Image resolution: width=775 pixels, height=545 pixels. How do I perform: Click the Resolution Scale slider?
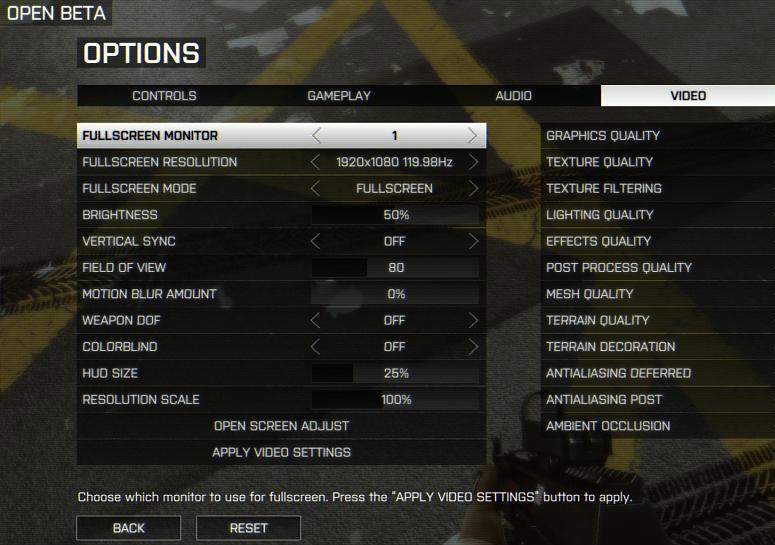(395, 400)
